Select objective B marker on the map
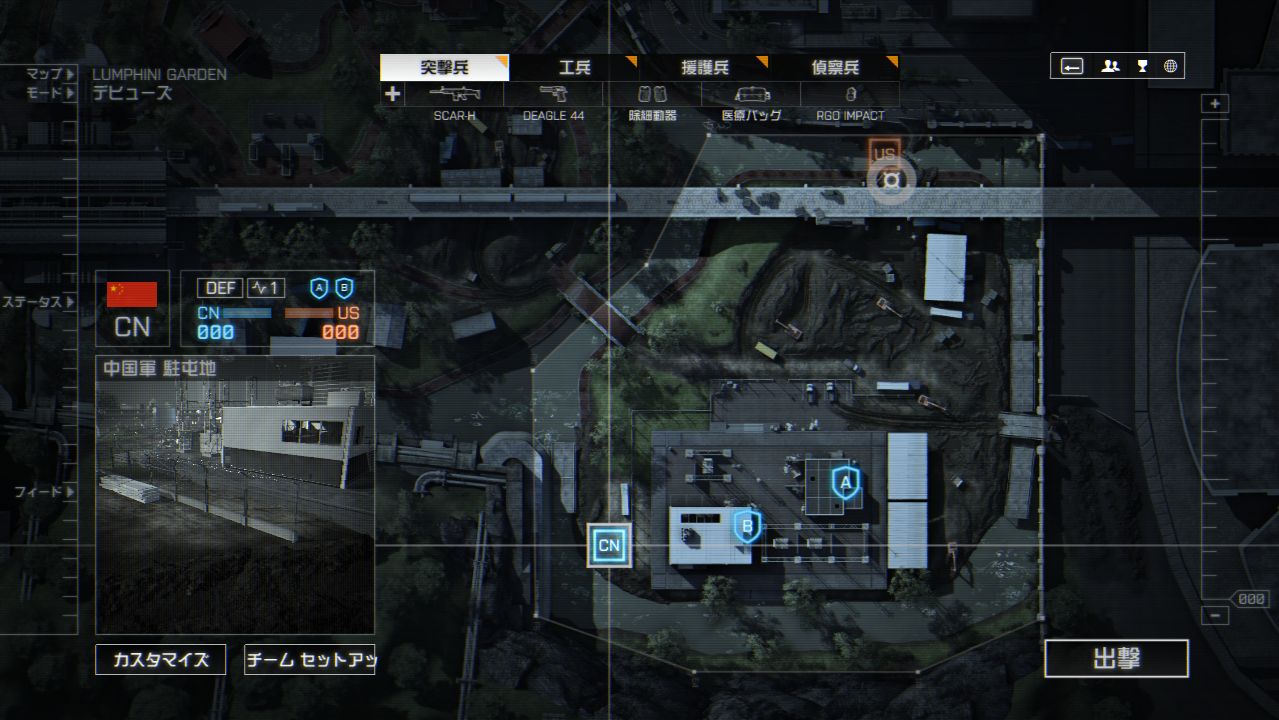 [x=746, y=525]
